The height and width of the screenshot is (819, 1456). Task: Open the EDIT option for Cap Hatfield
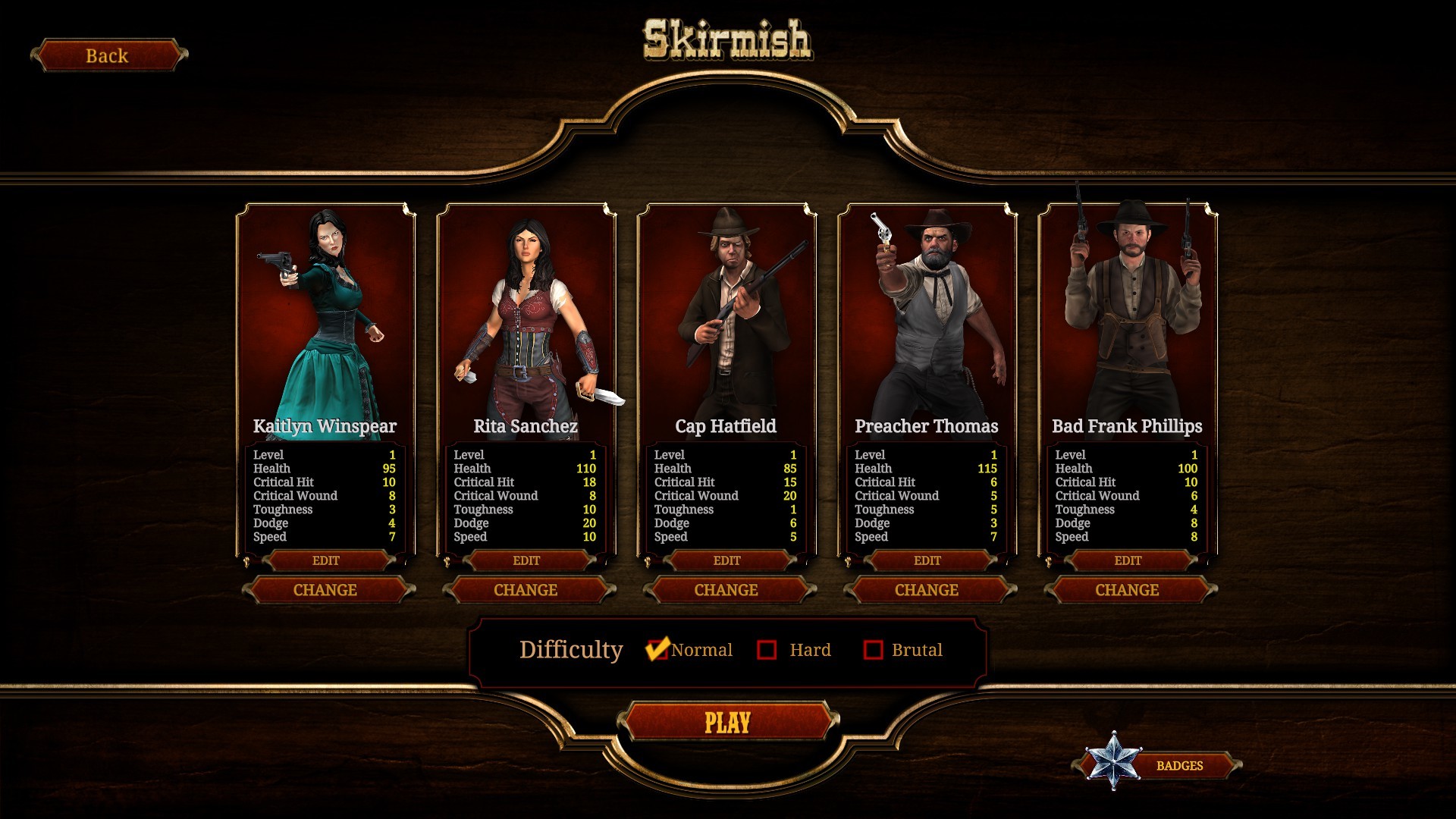tap(726, 560)
